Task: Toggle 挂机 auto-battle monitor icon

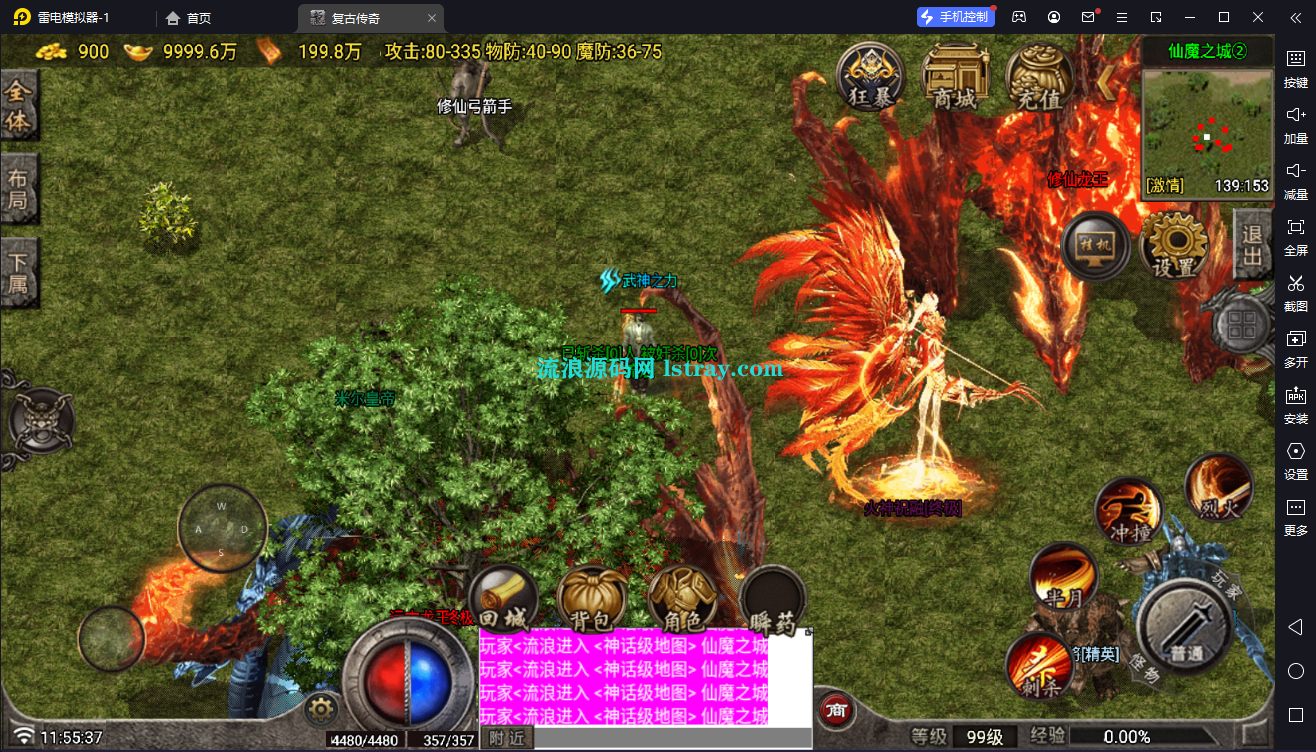Action: tap(1096, 246)
